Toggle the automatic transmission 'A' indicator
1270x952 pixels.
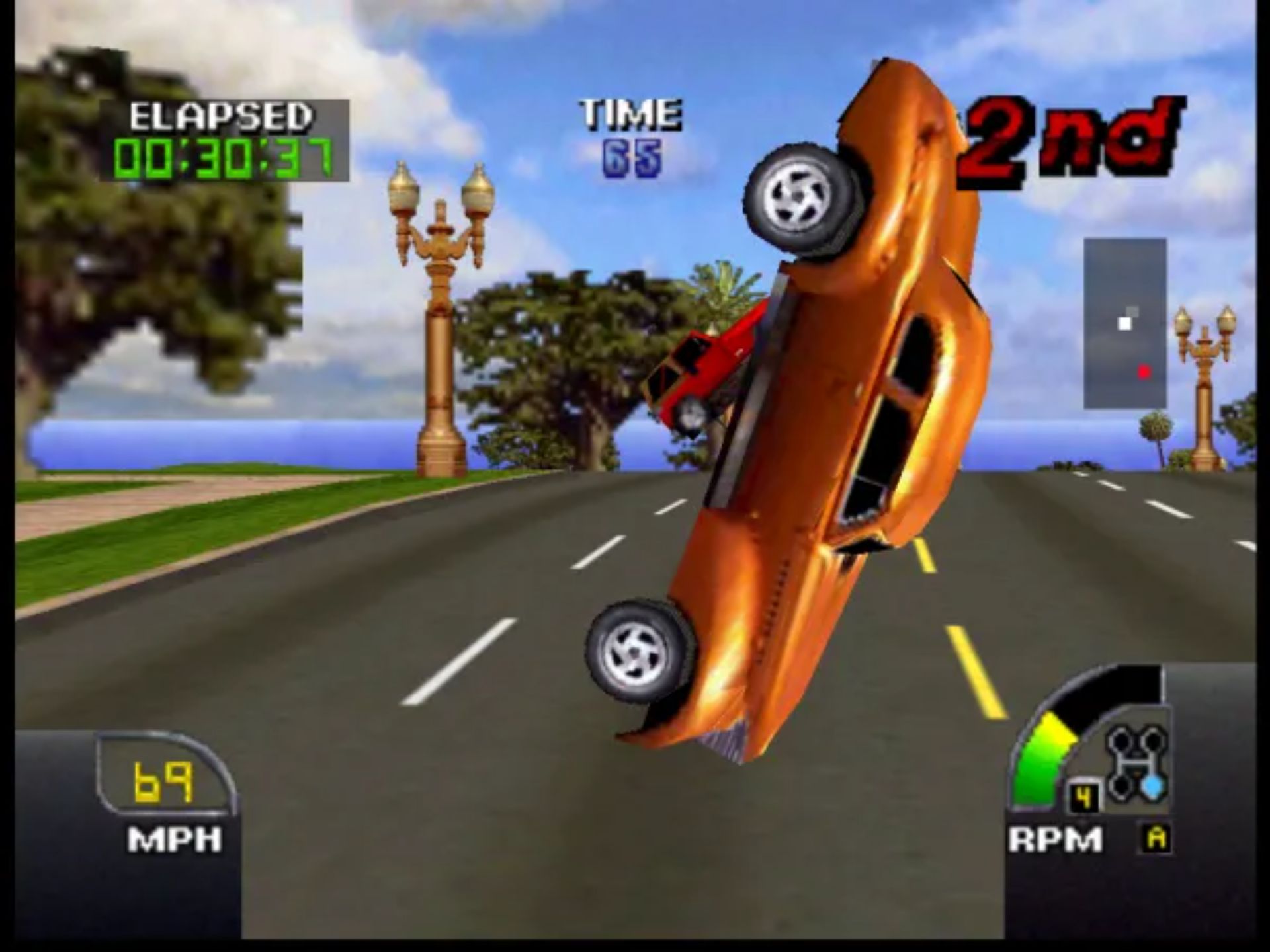pyautogui.click(x=1155, y=838)
